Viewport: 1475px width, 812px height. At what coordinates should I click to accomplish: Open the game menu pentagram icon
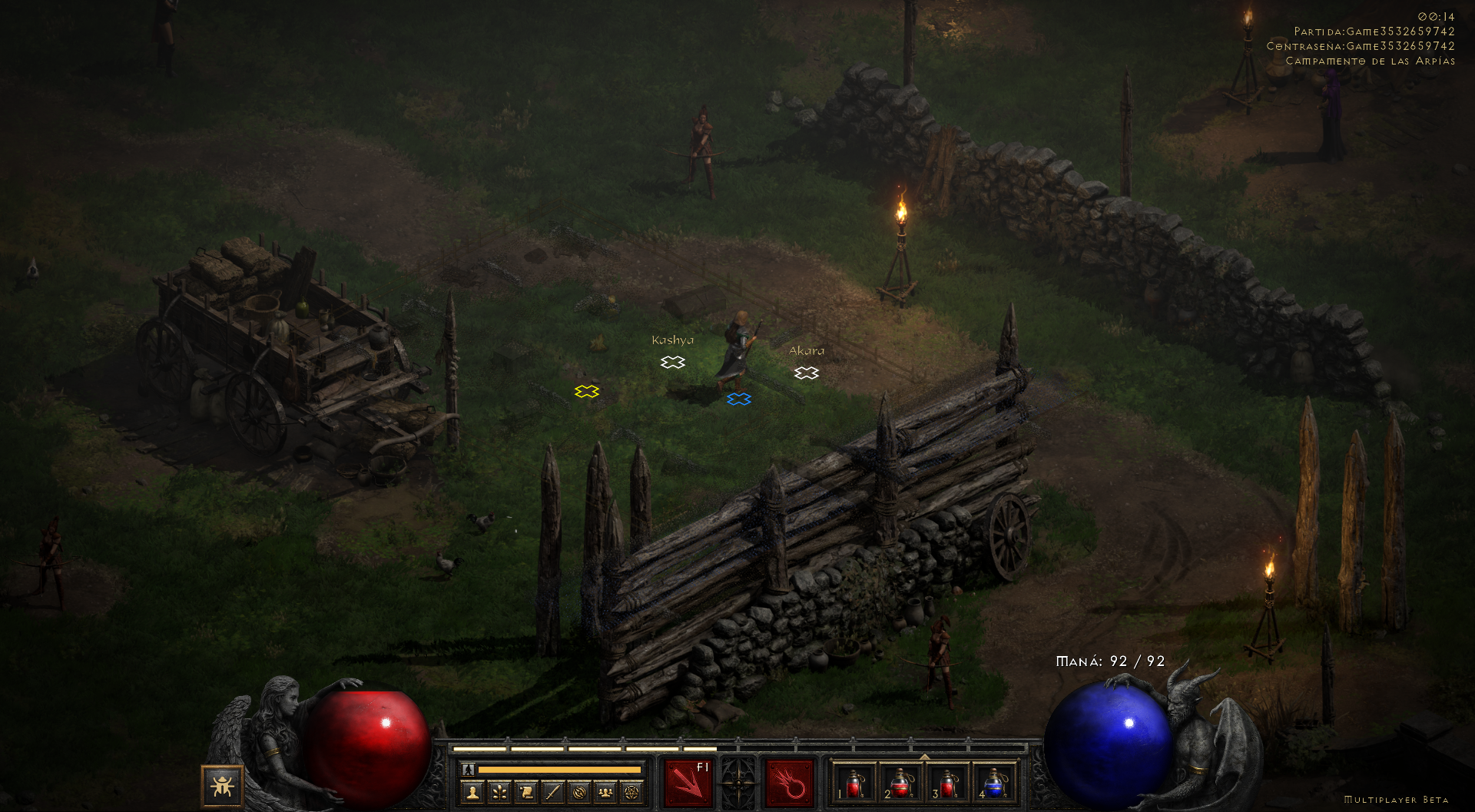pos(632,791)
